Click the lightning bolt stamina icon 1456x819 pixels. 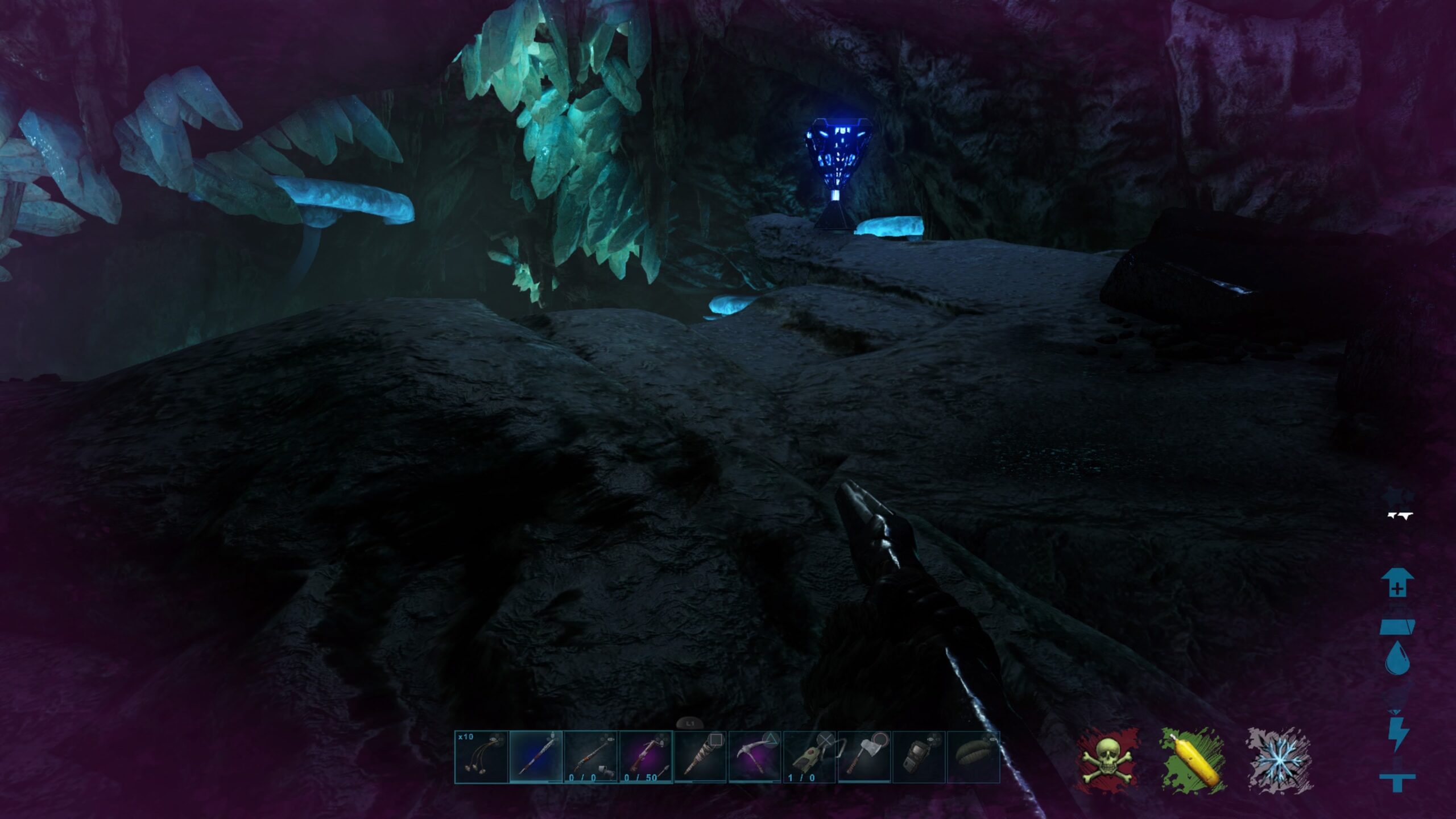coord(1397,735)
